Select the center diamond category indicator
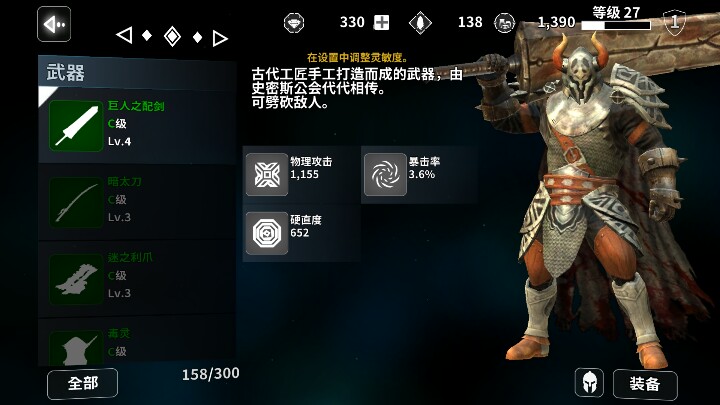The height and width of the screenshot is (405, 720). 172,37
